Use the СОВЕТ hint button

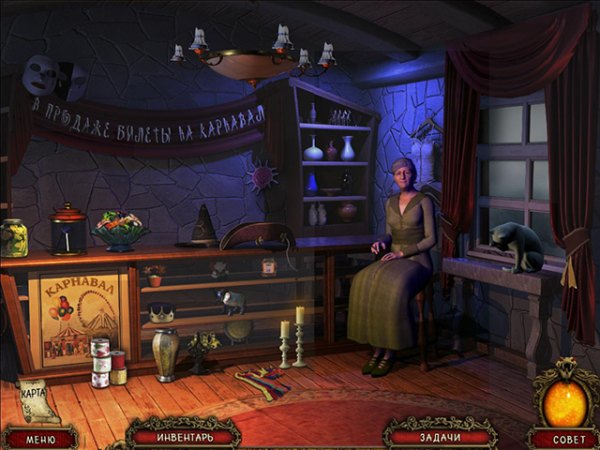(x=564, y=439)
